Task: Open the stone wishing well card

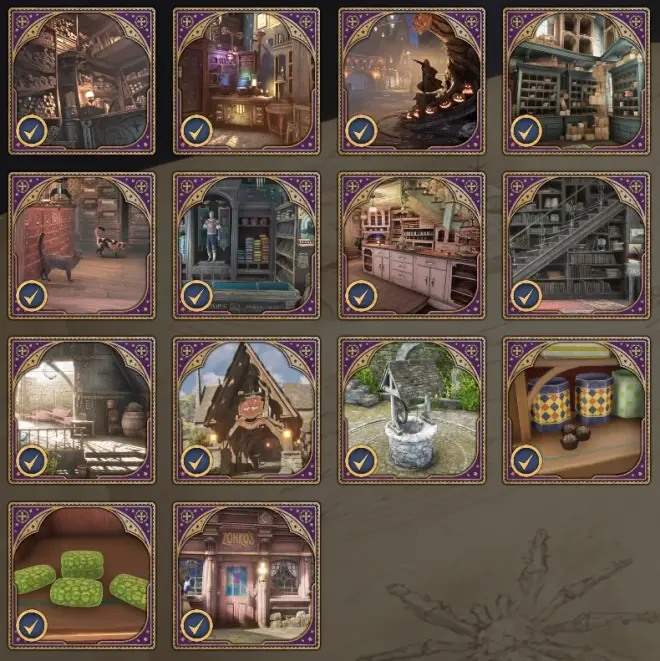Action: tap(411, 410)
